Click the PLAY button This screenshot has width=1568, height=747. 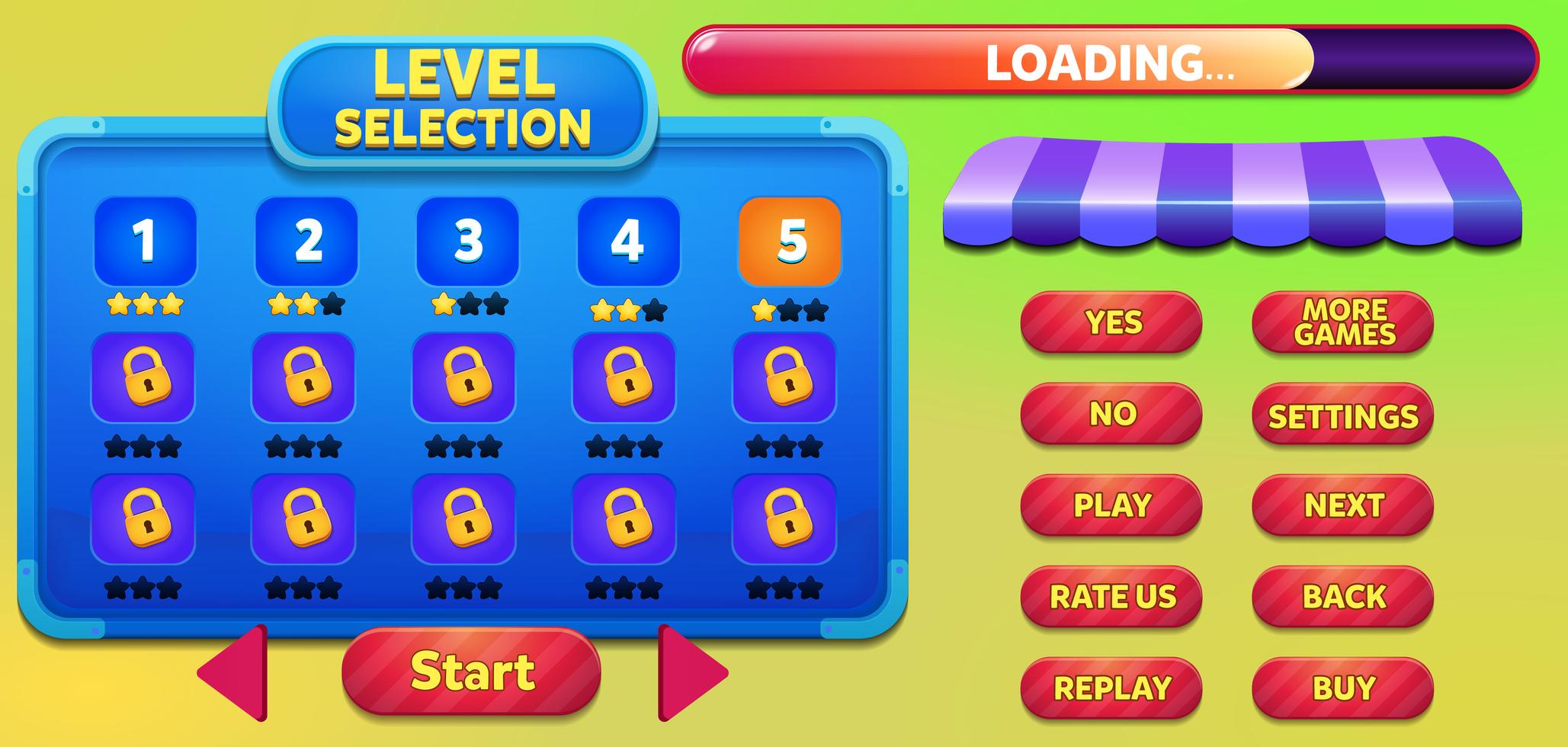pos(1111,505)
